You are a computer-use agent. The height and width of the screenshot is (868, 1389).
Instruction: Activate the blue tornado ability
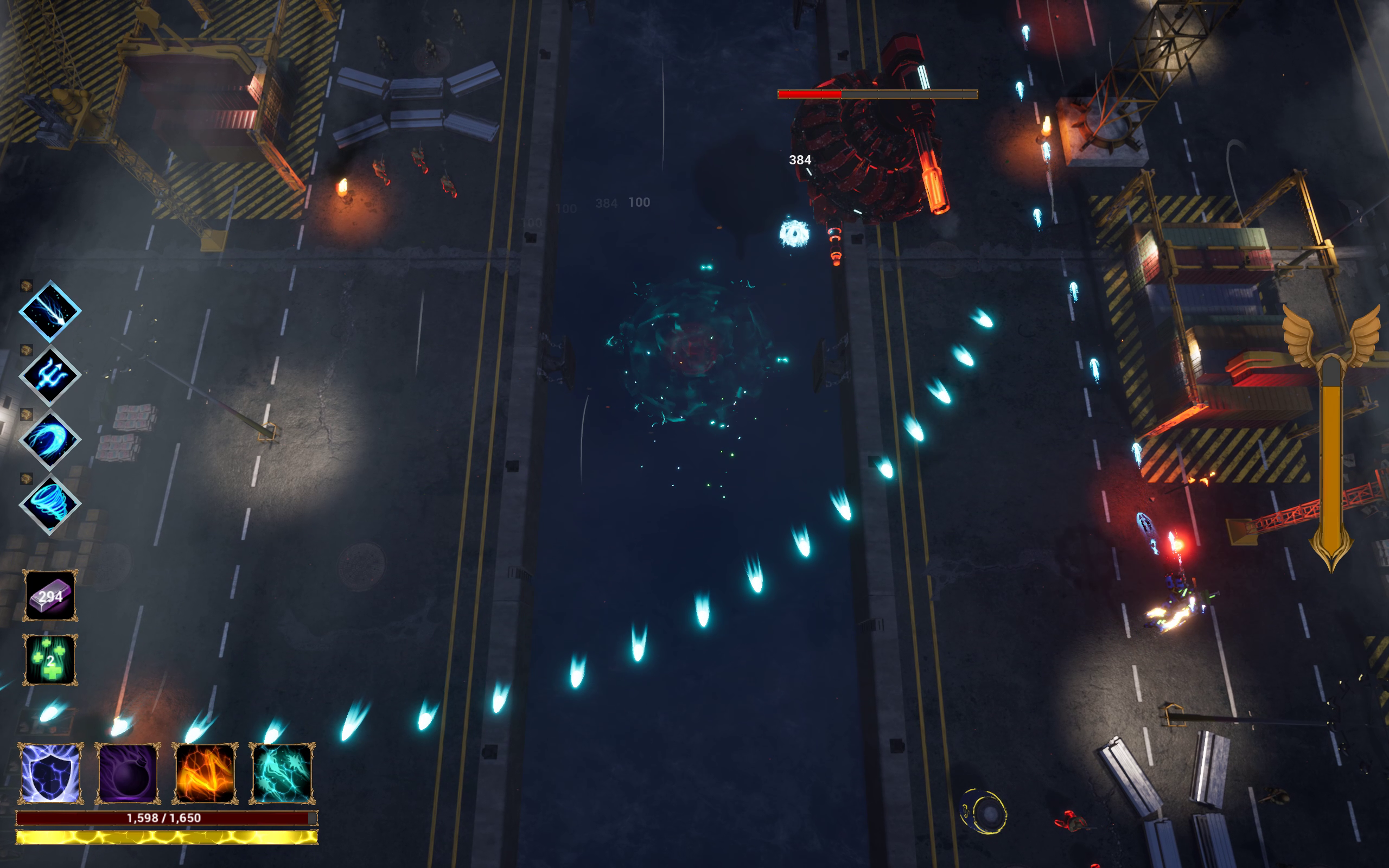(x=50, y=504)
